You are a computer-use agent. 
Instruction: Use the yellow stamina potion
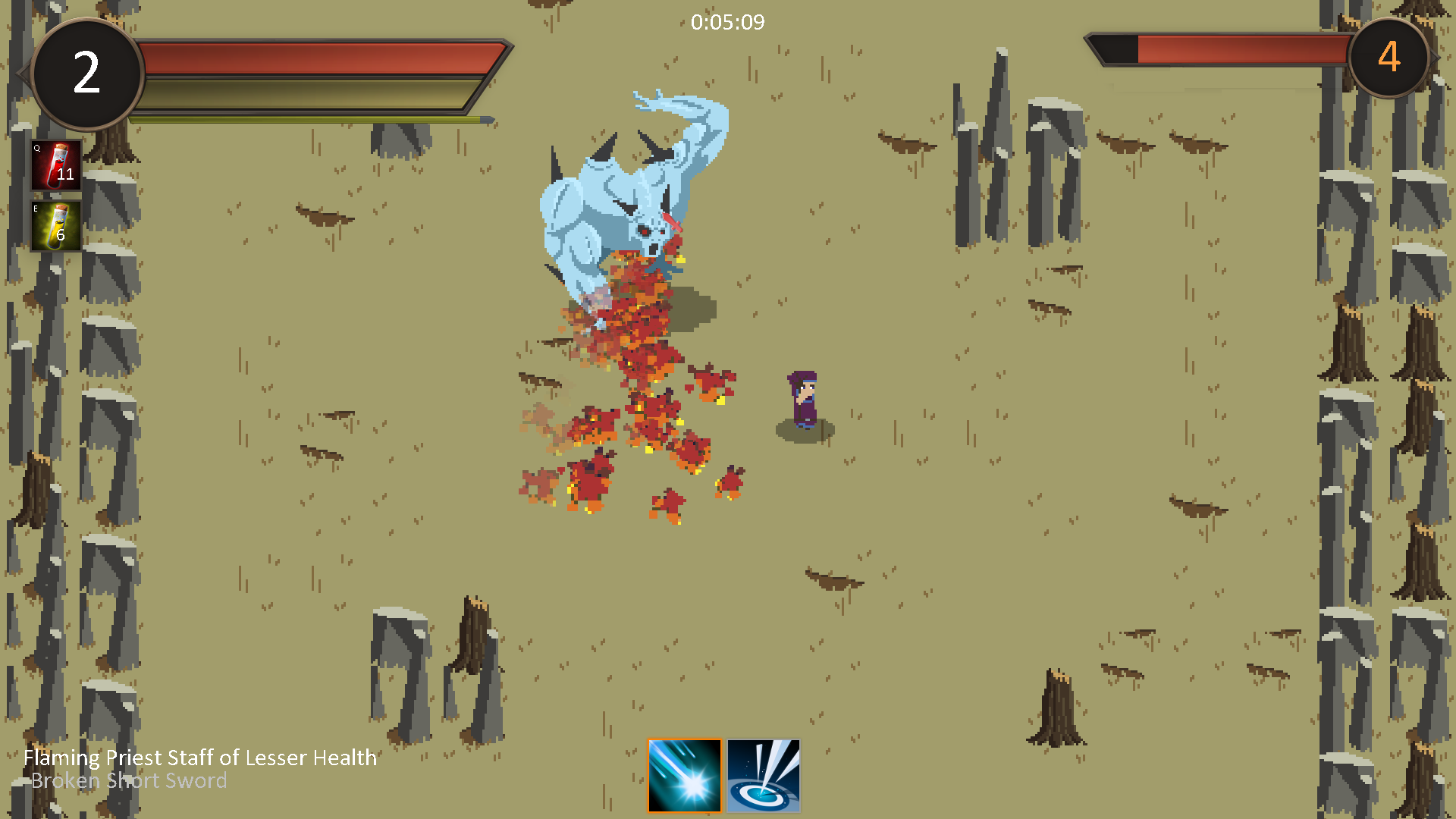click(56, 225)
